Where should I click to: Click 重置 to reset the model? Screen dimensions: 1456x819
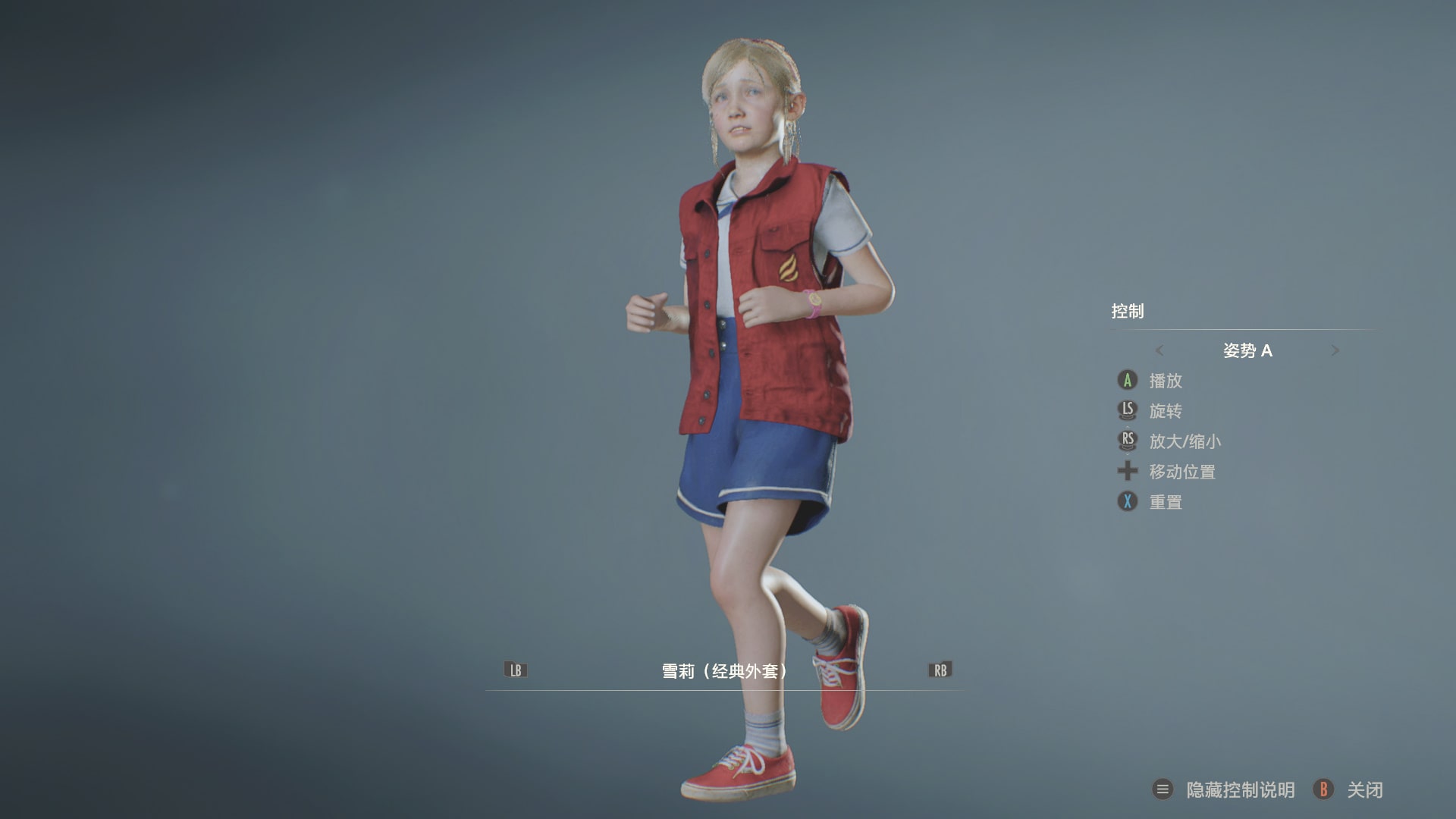pyautogui.click(x=1168, y=501)
